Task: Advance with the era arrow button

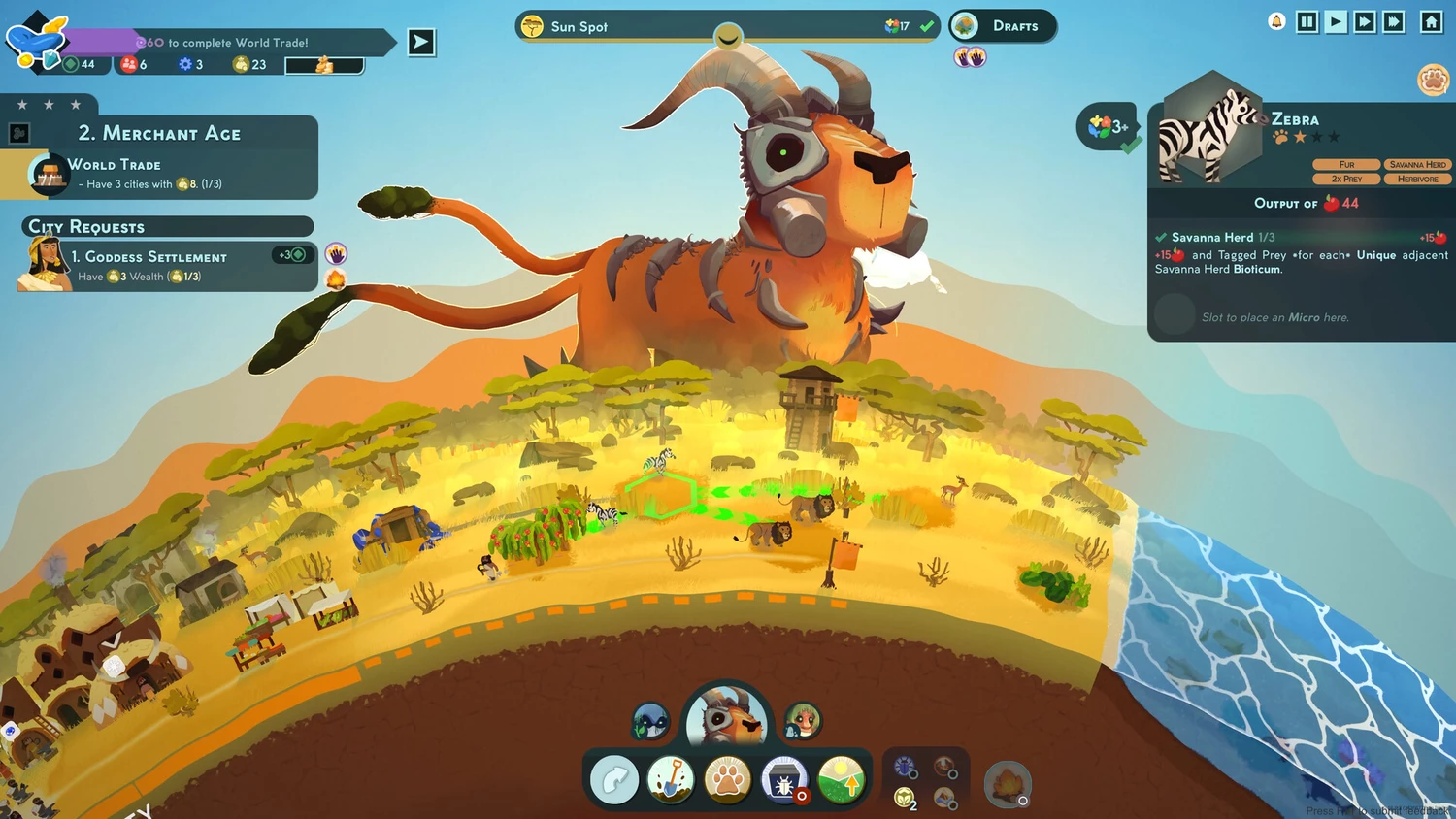Action: pyautogui.click(x=421, y=42)
